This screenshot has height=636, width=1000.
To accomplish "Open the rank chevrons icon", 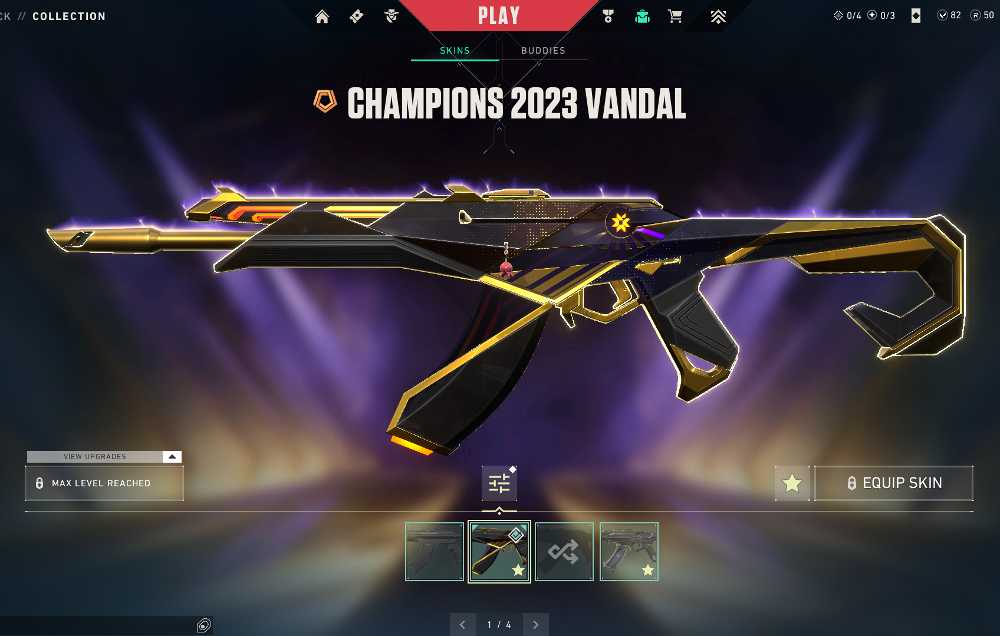I will tap(718, 16).
